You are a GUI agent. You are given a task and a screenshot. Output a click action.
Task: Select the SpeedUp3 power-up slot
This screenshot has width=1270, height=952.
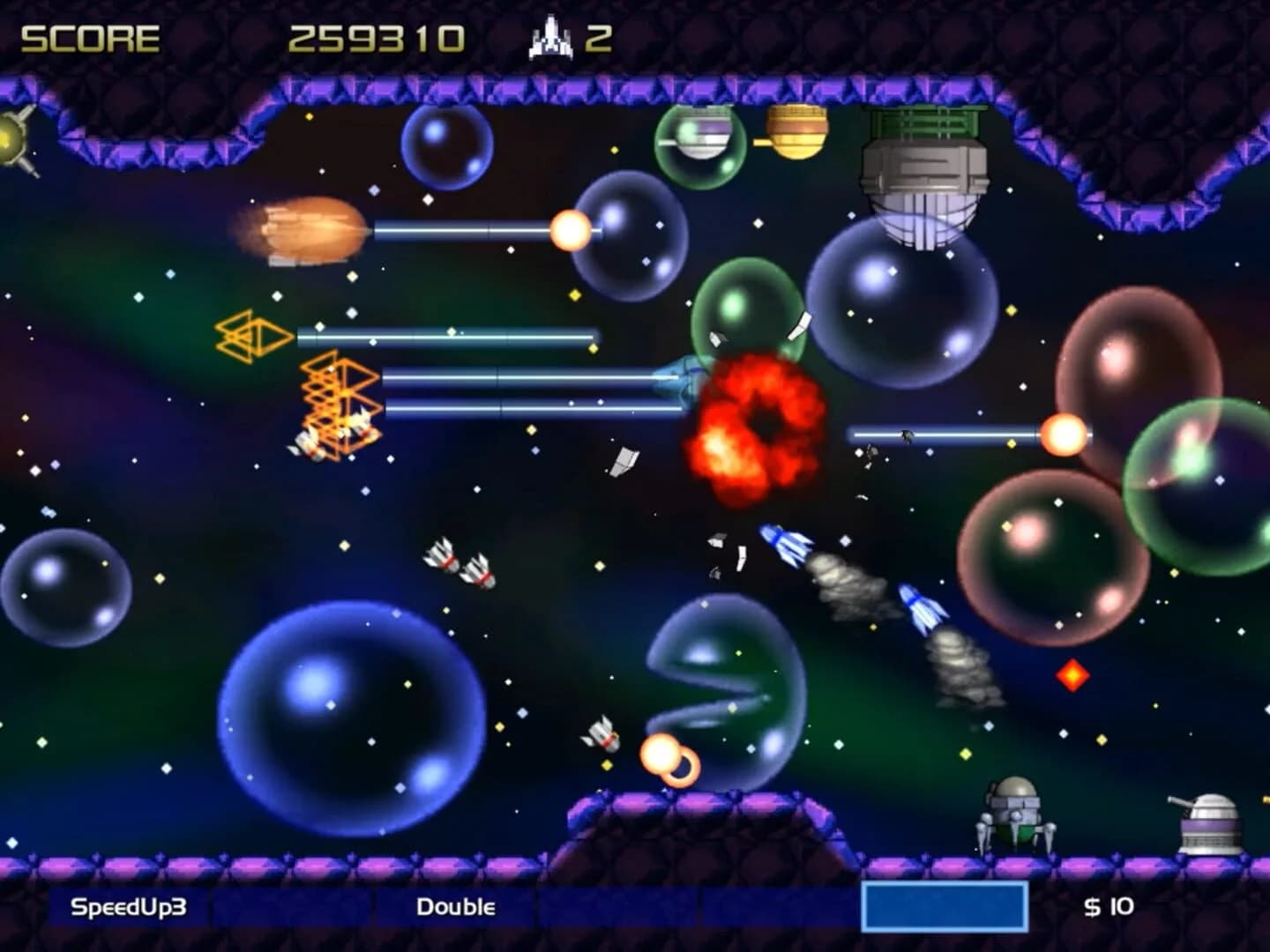pos(129,907)
